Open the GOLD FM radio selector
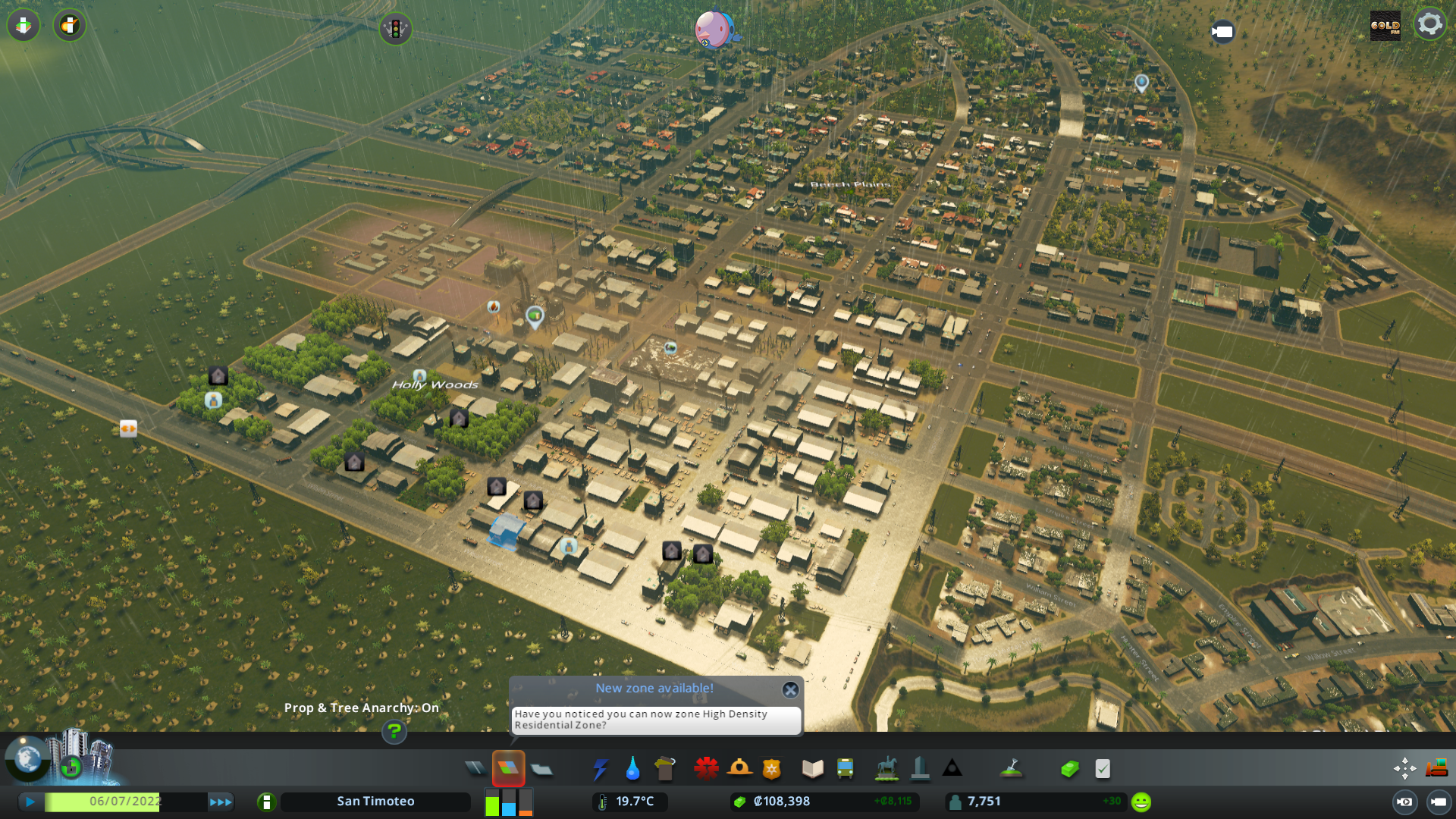 pos(1385,25)
